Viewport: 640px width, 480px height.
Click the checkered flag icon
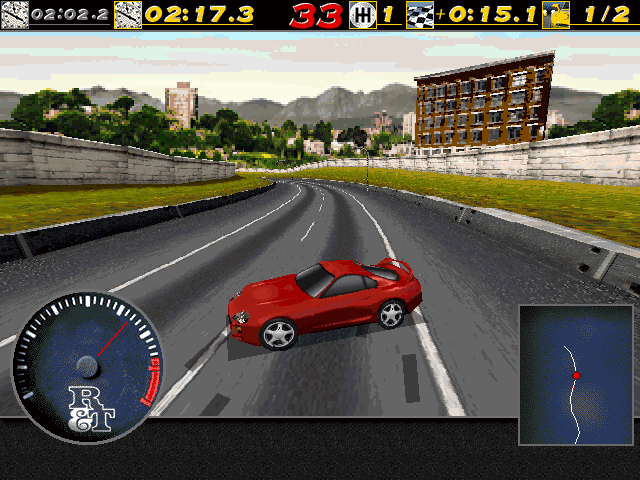tap(420, 15)
